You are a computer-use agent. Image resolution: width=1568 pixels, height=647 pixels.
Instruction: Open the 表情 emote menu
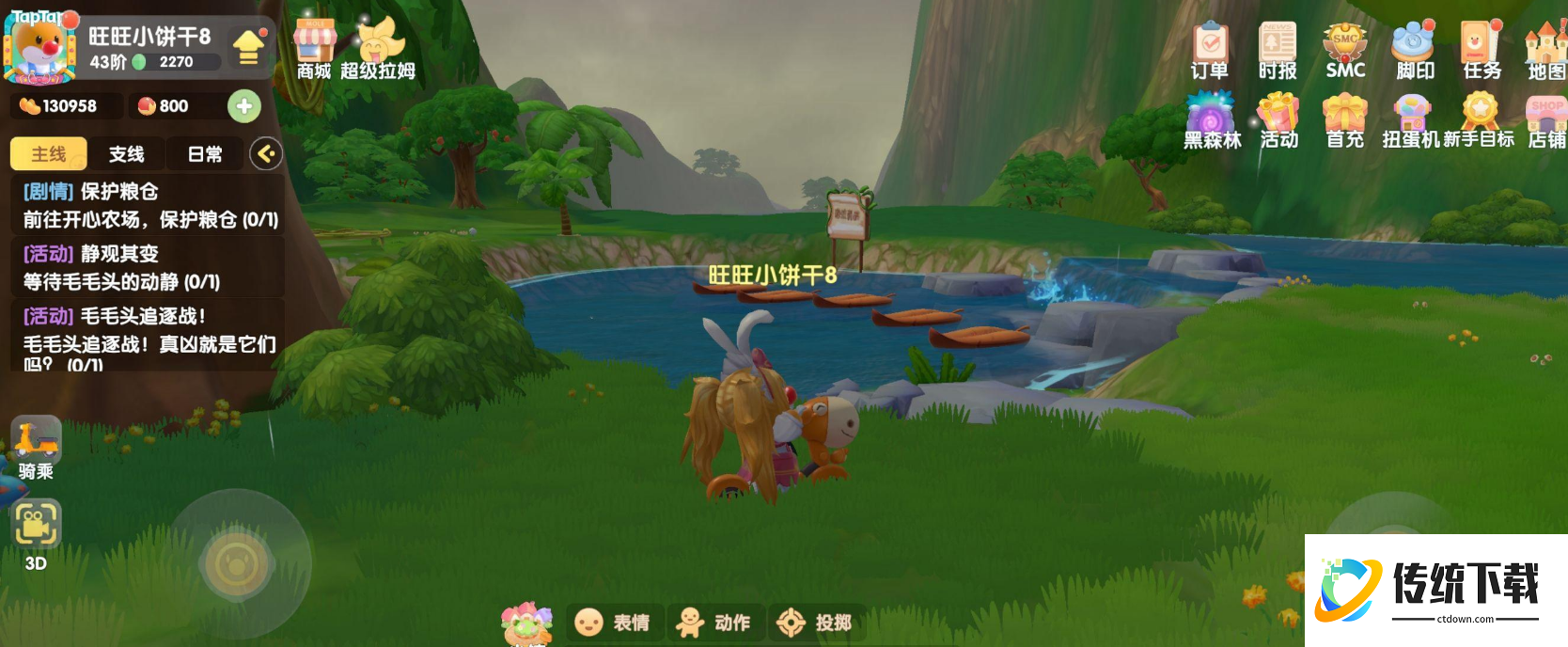[613, 623]
